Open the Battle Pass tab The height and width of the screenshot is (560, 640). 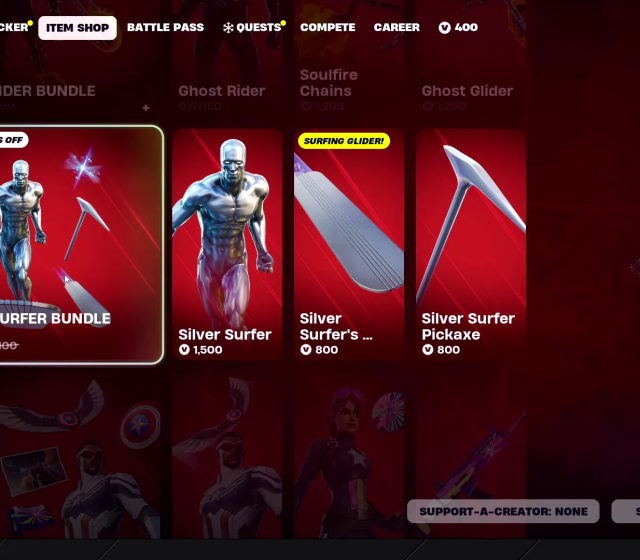click(165, 28)
